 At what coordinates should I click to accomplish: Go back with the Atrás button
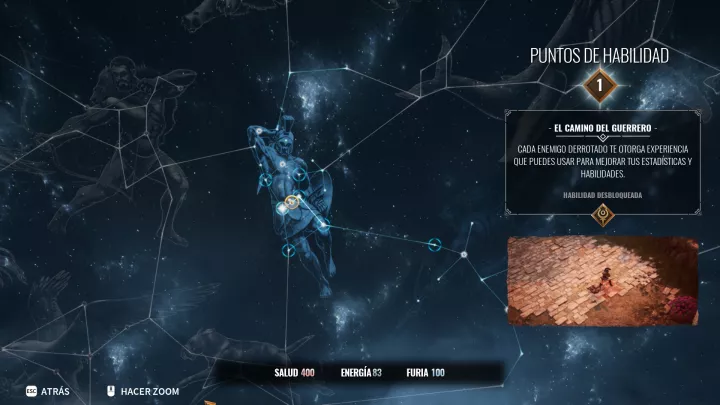coord(48,391)
